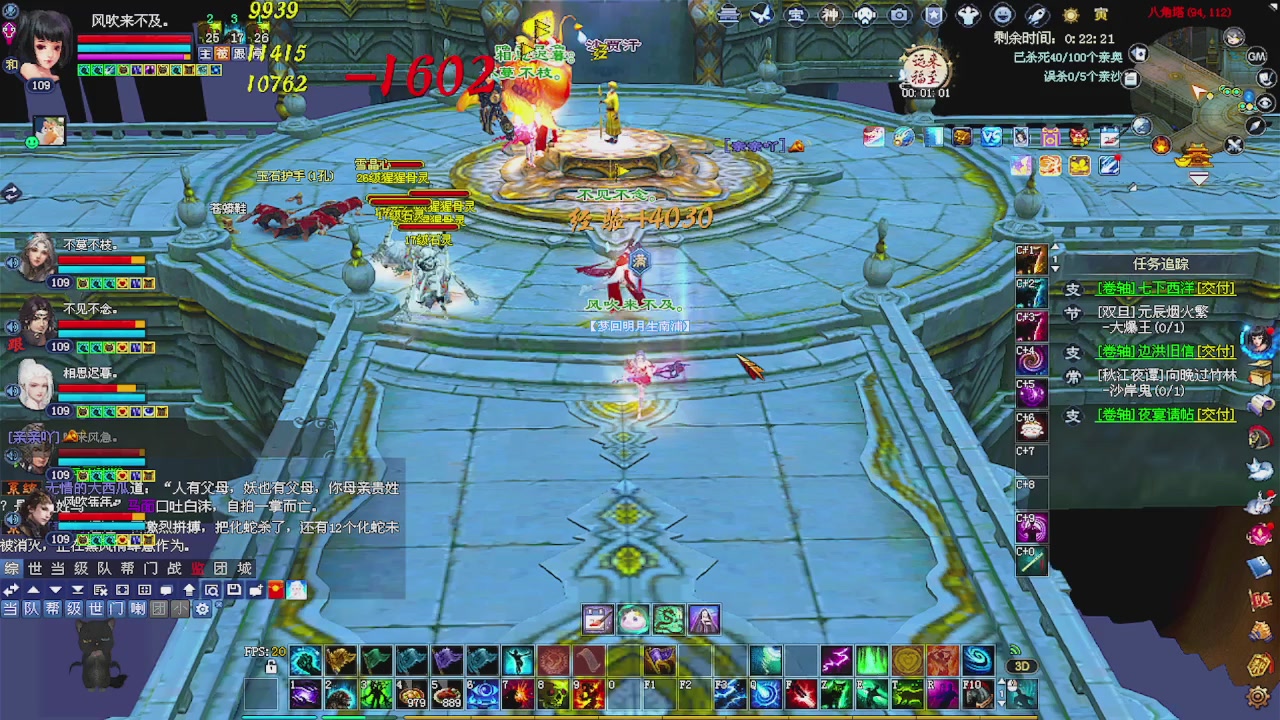Toggle the 喇 loudspeaker channel filter

click(x=139, y=608)
